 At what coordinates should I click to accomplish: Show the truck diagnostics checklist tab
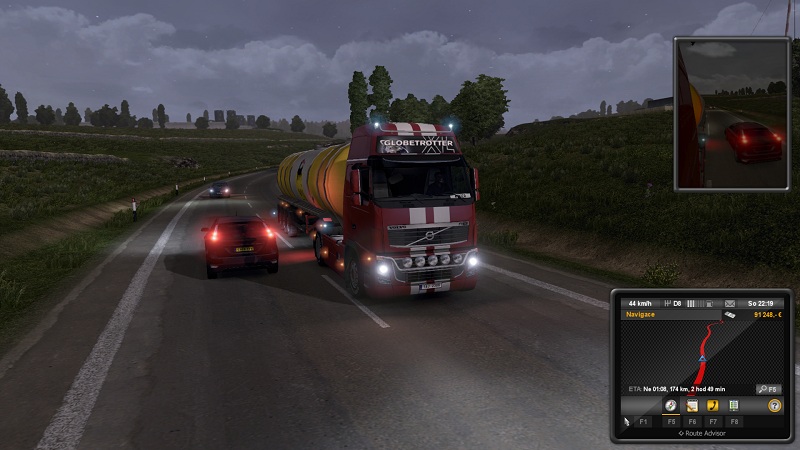pyautogui.click(x=734, y=406)
